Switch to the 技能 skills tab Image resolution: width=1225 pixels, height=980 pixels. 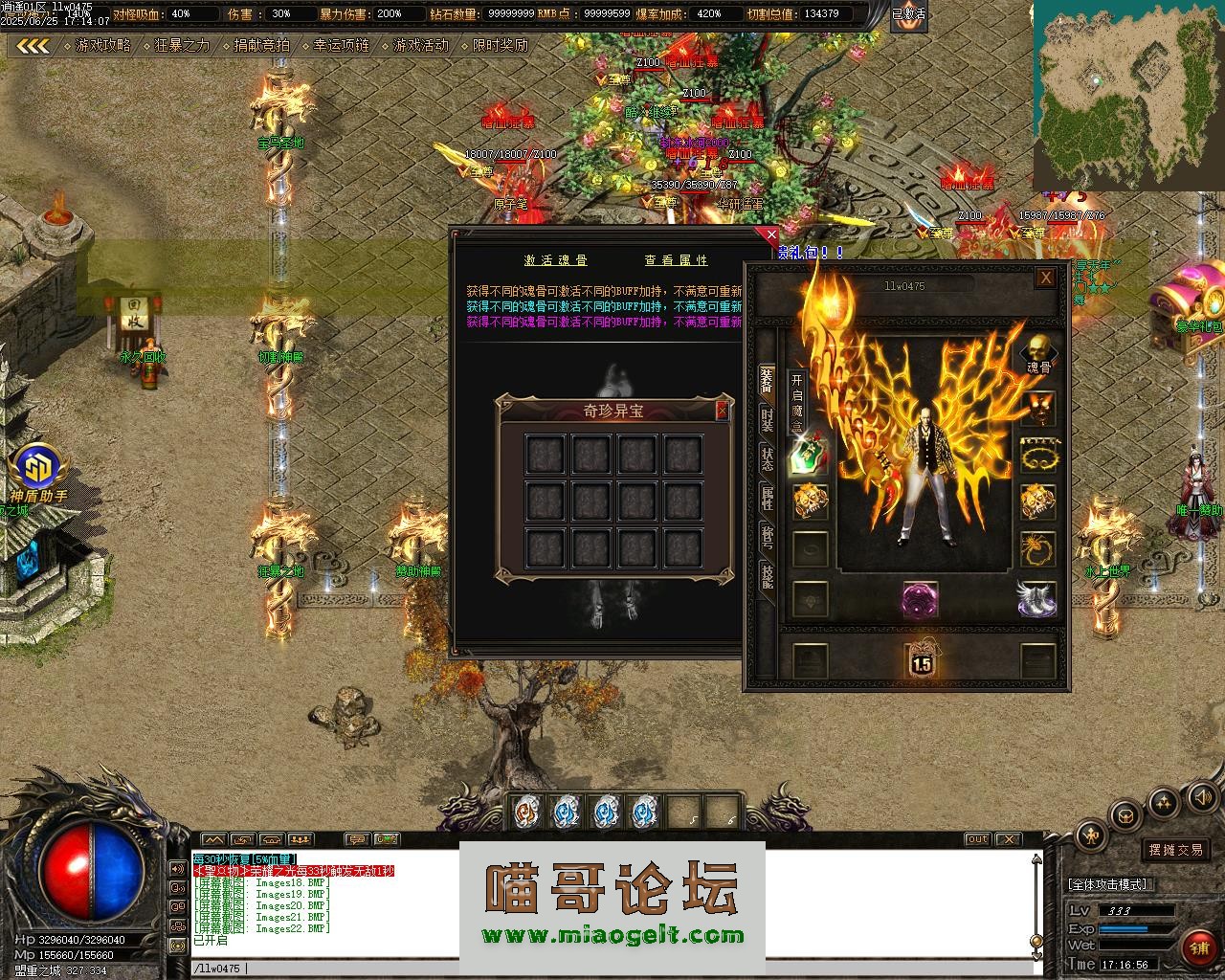[x=767, y=575]
